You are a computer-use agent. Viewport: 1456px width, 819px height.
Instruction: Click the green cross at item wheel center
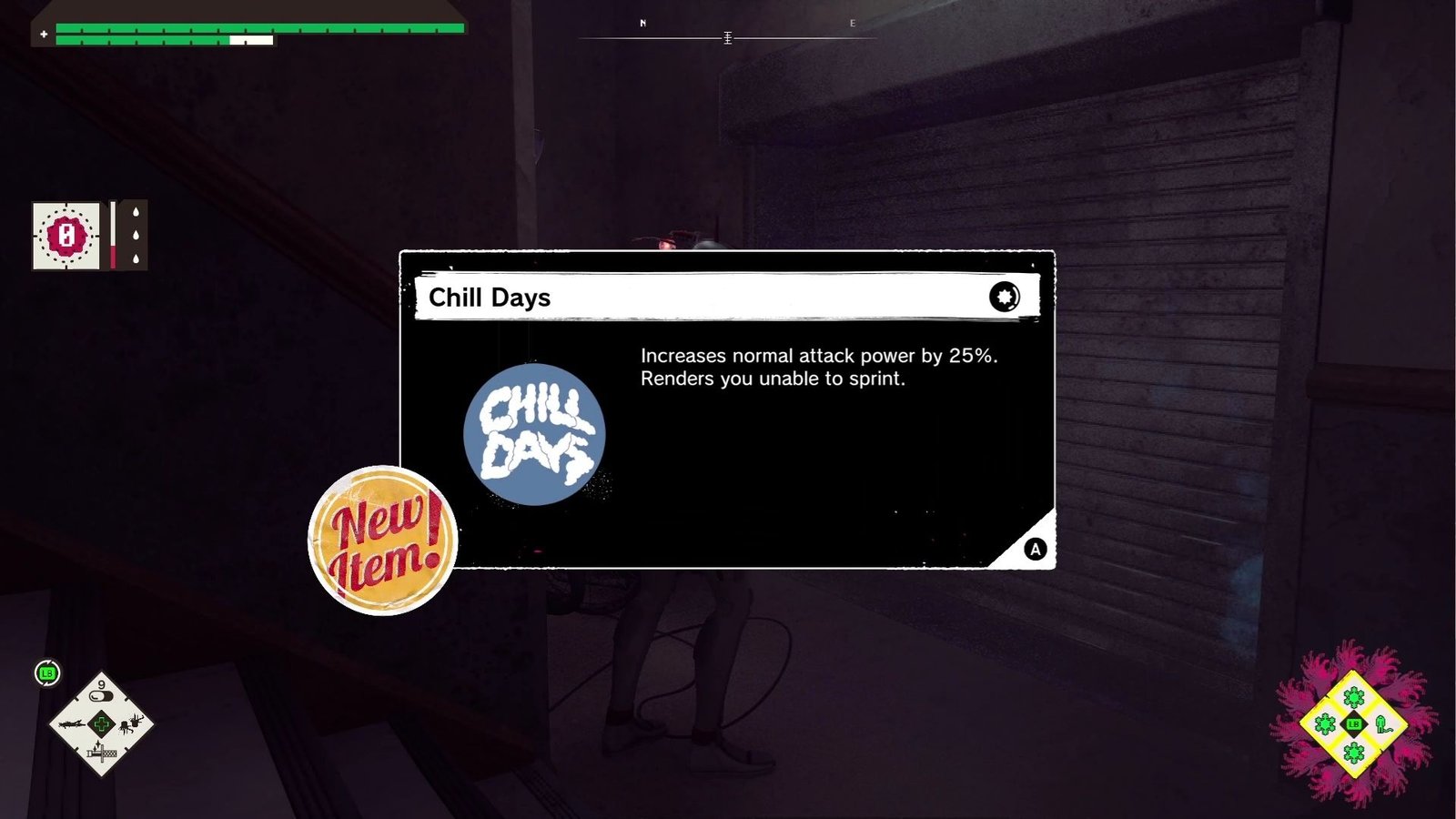(101, 724)
